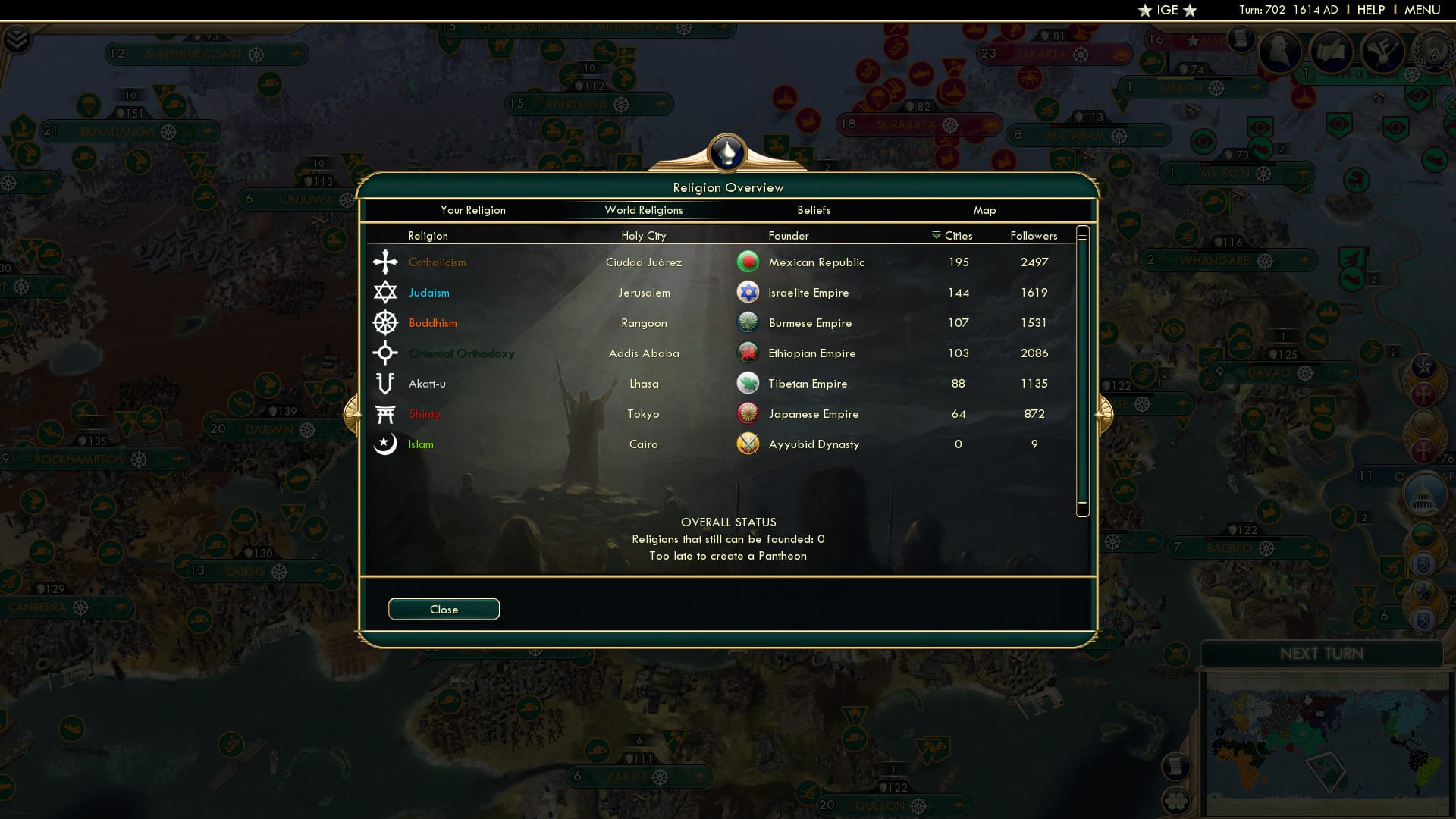Click the Japanese Empire rising sun emblem
1456x819 pixels.
pyautogui.click(x=748, y=413)
